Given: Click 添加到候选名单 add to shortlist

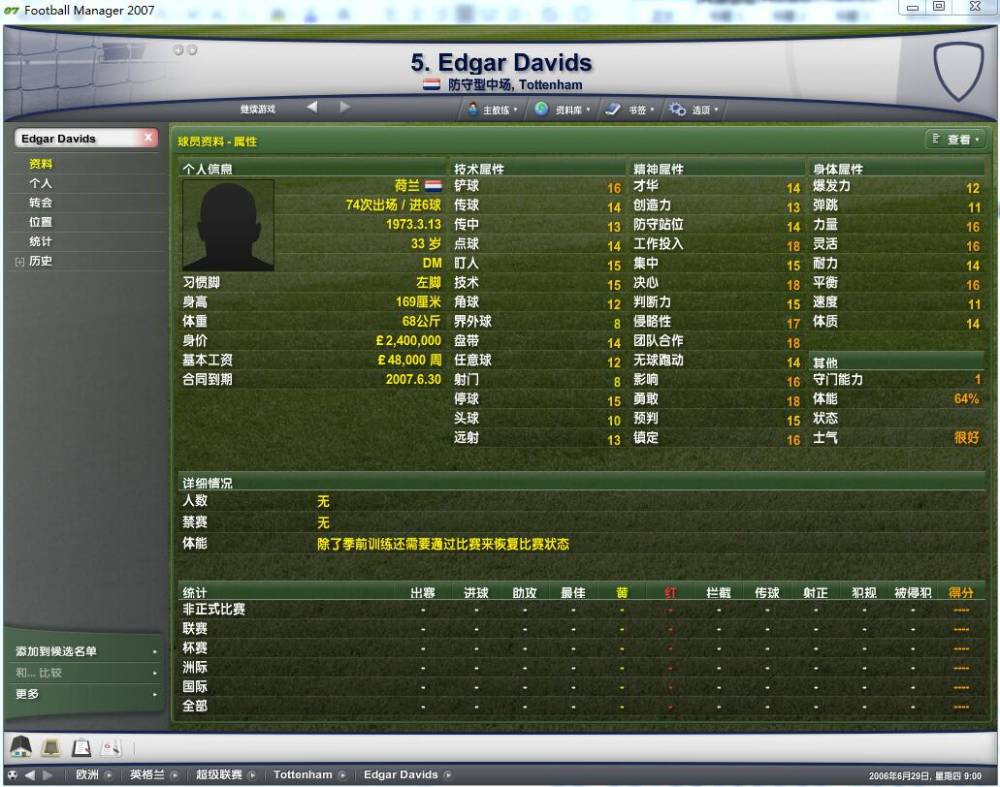Looking at the screenshot, I should pyautogui.click(x=57, y=651).
